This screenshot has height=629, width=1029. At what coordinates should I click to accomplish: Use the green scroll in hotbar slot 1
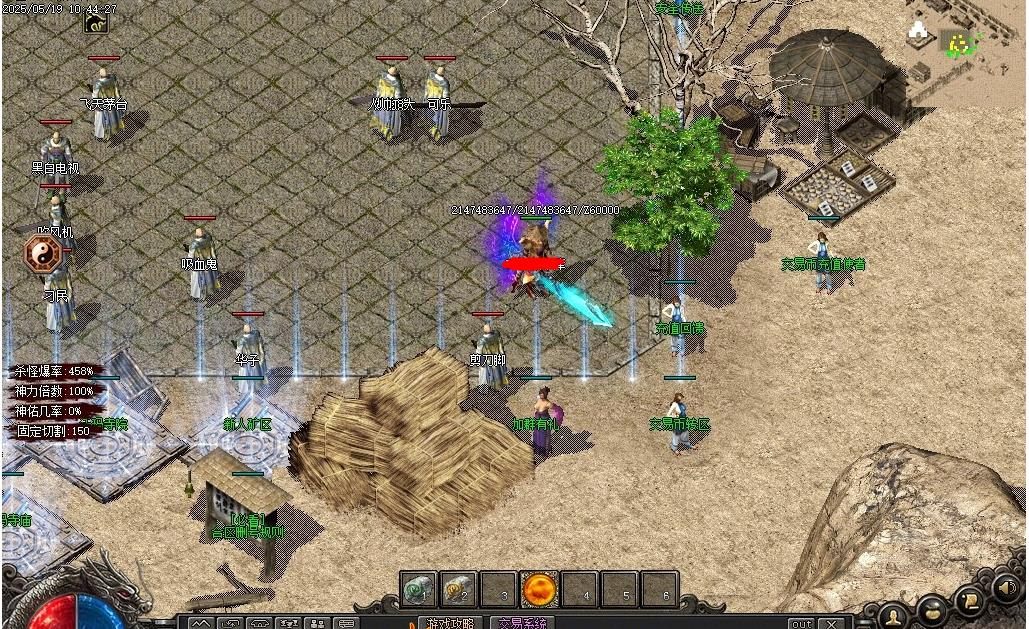pos(419,589)
